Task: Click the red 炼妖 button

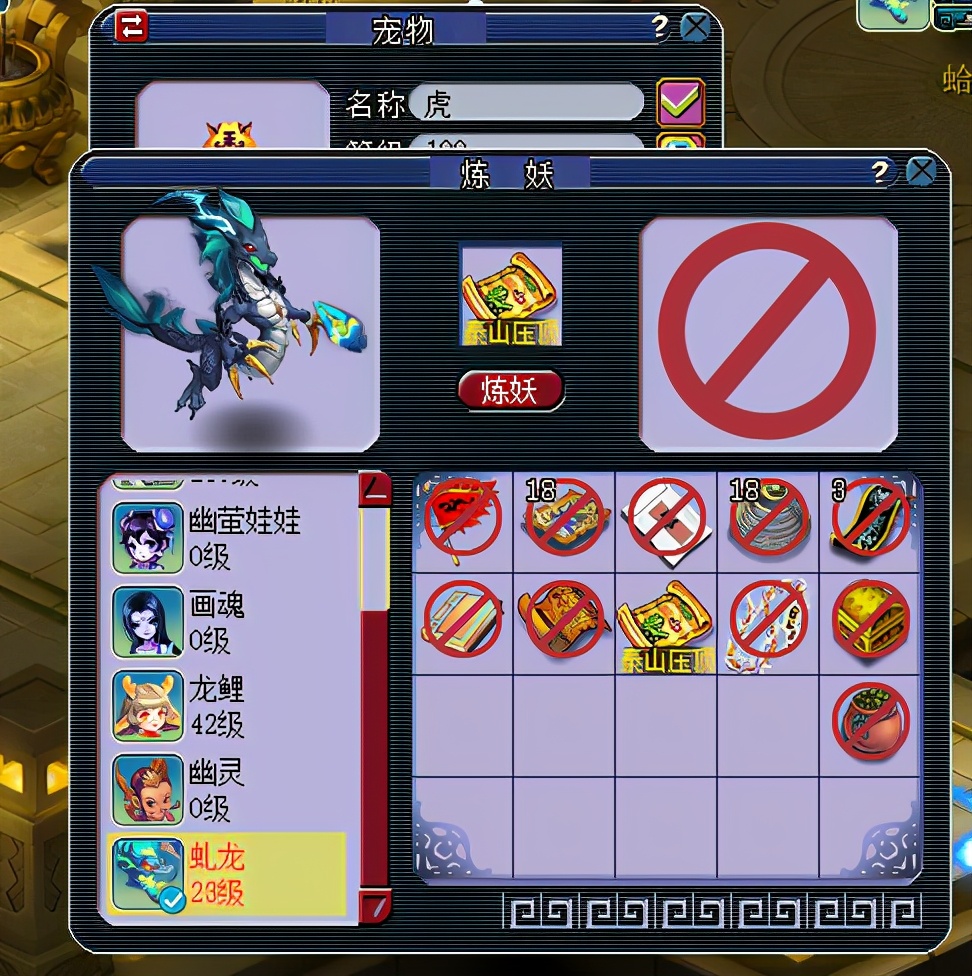Action: [x=510, y=390]
